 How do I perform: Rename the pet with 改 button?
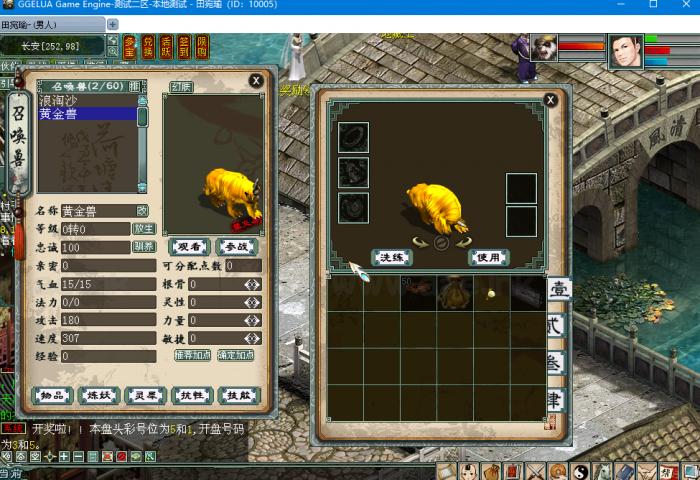(x=142, y=211)
